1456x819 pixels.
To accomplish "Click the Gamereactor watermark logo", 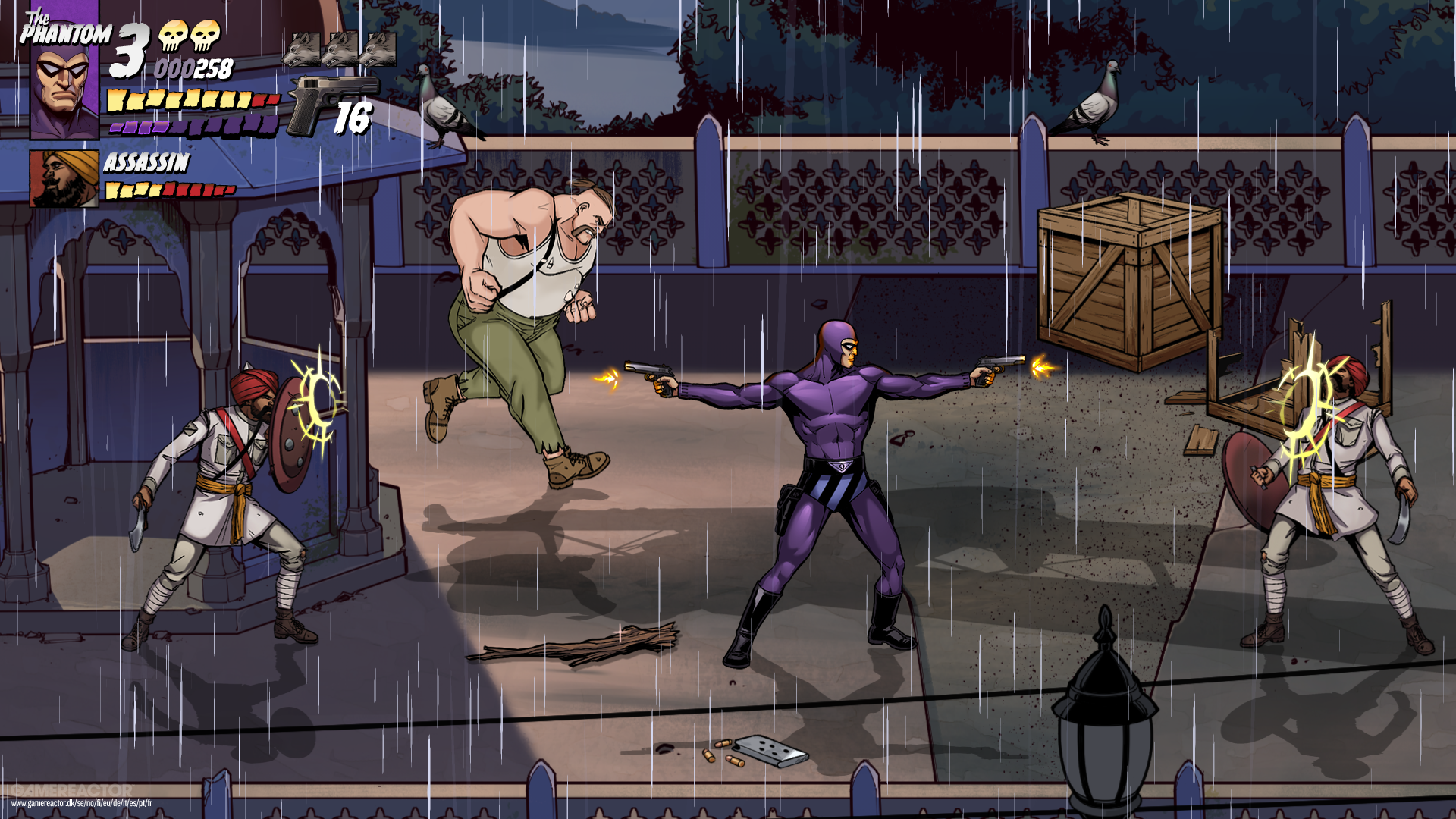I will [71, 789].
